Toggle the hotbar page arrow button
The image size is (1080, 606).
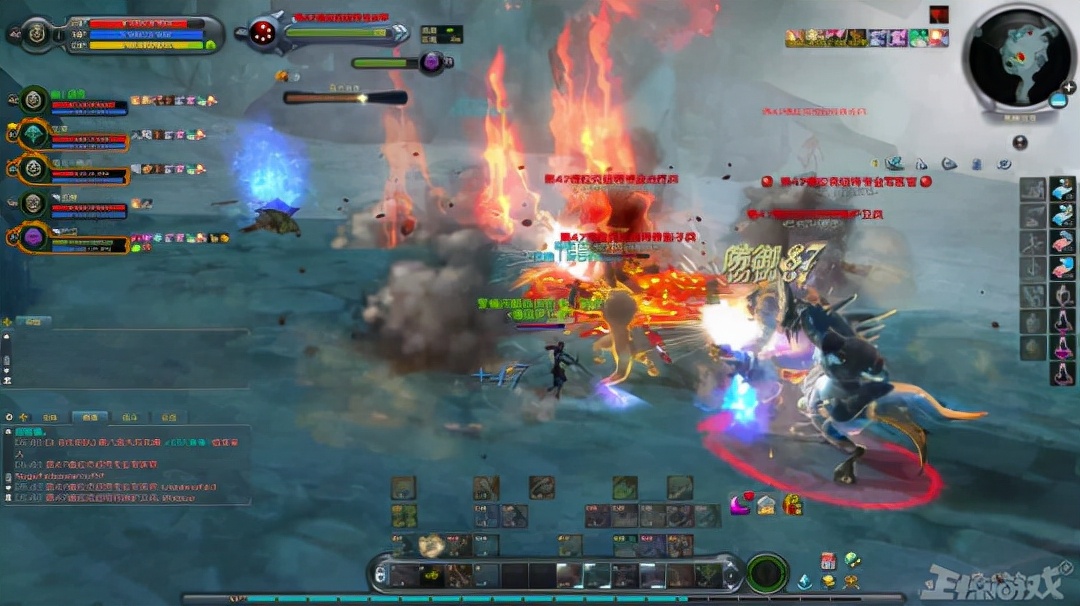(380, 574)
